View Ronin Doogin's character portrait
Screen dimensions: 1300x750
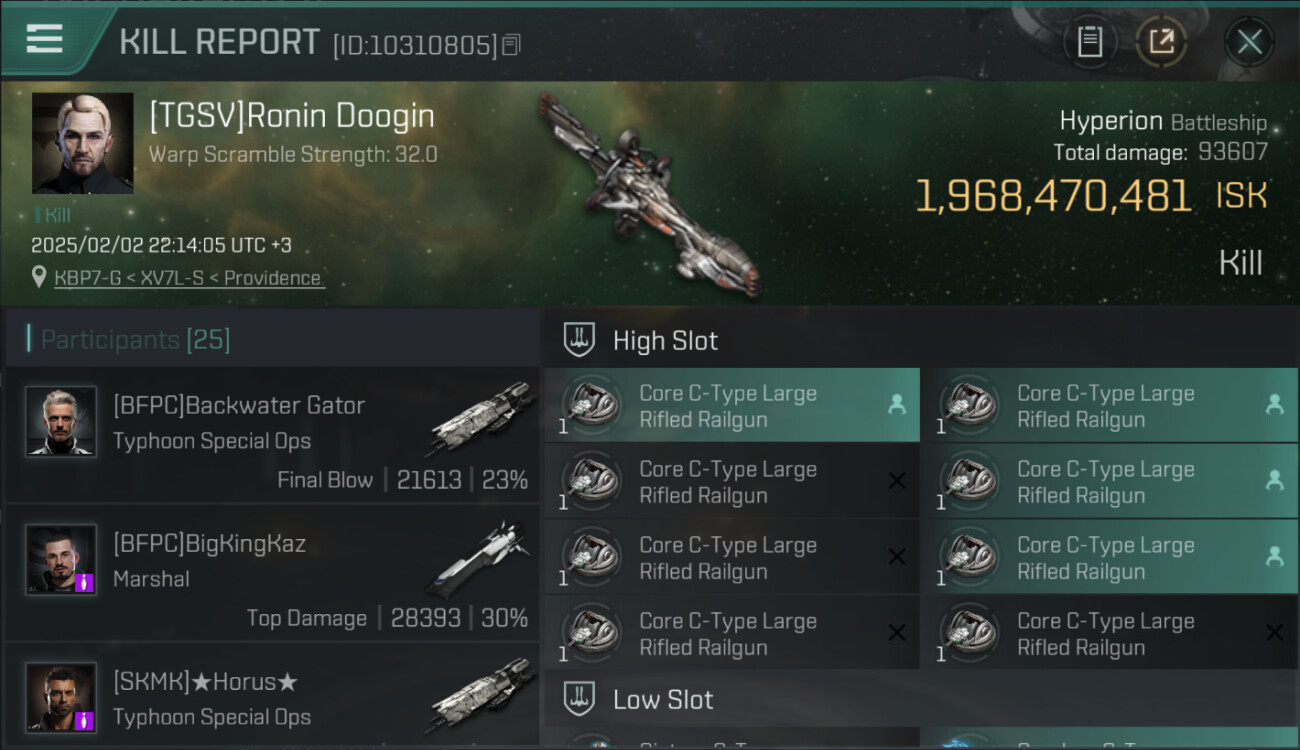click(x=82, y=143)
